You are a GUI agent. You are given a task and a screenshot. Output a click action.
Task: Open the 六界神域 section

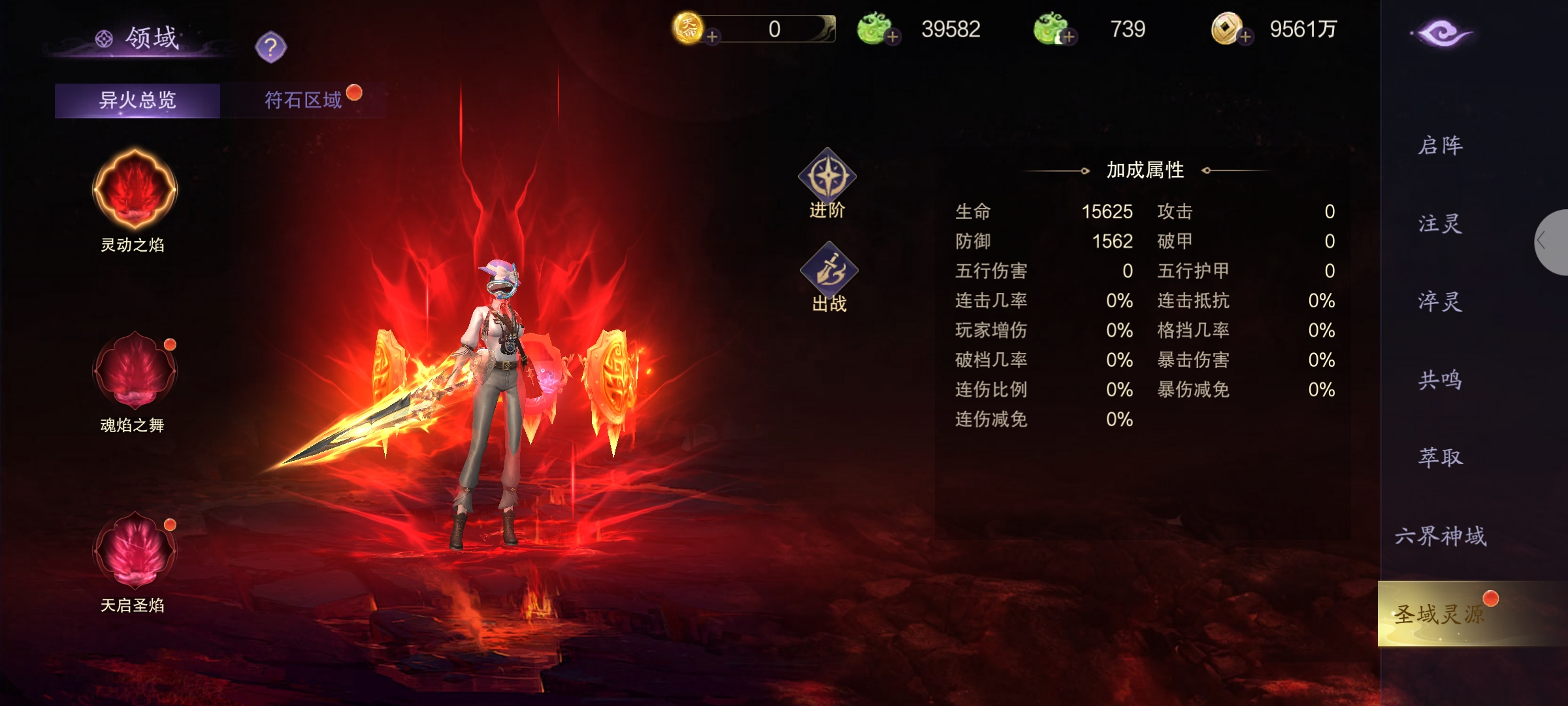1440,536
